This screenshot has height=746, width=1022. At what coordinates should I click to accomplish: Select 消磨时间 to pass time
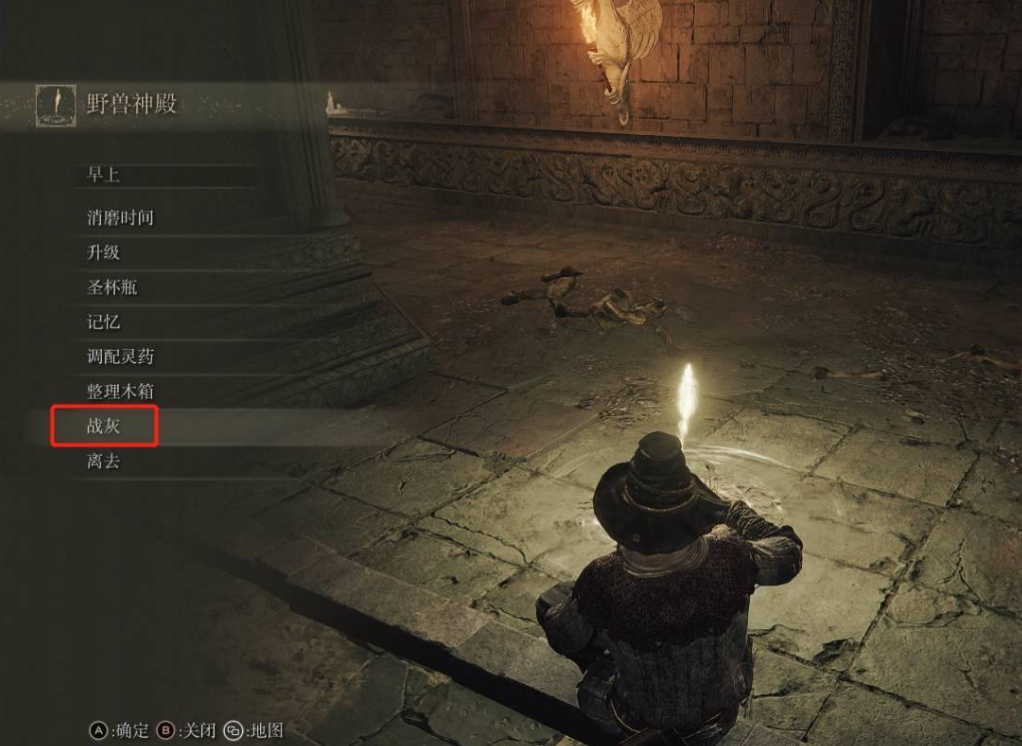(x=120, y=217)
